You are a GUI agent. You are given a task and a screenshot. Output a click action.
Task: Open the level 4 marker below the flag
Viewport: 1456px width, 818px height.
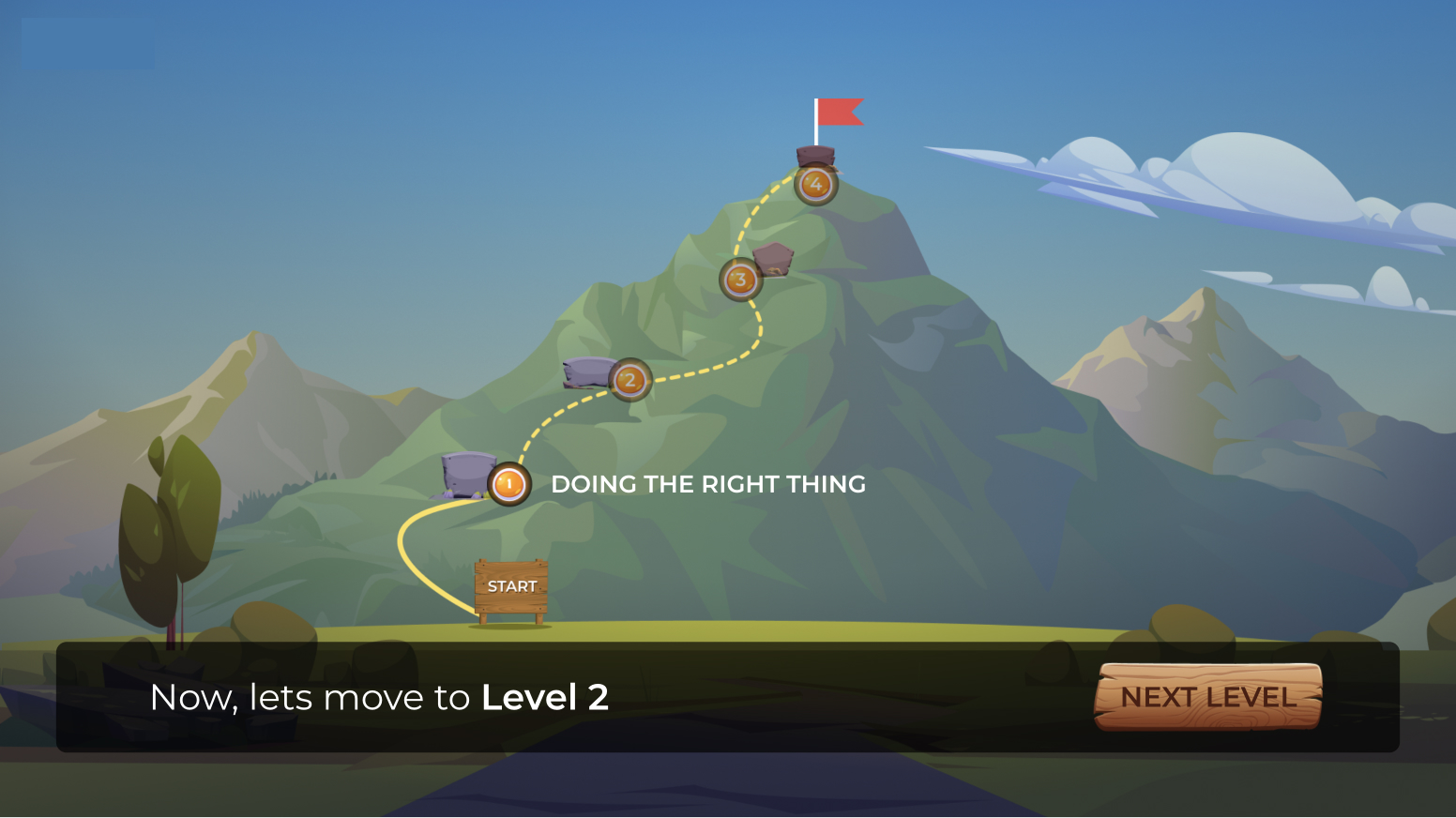click(x=815, y=184)
